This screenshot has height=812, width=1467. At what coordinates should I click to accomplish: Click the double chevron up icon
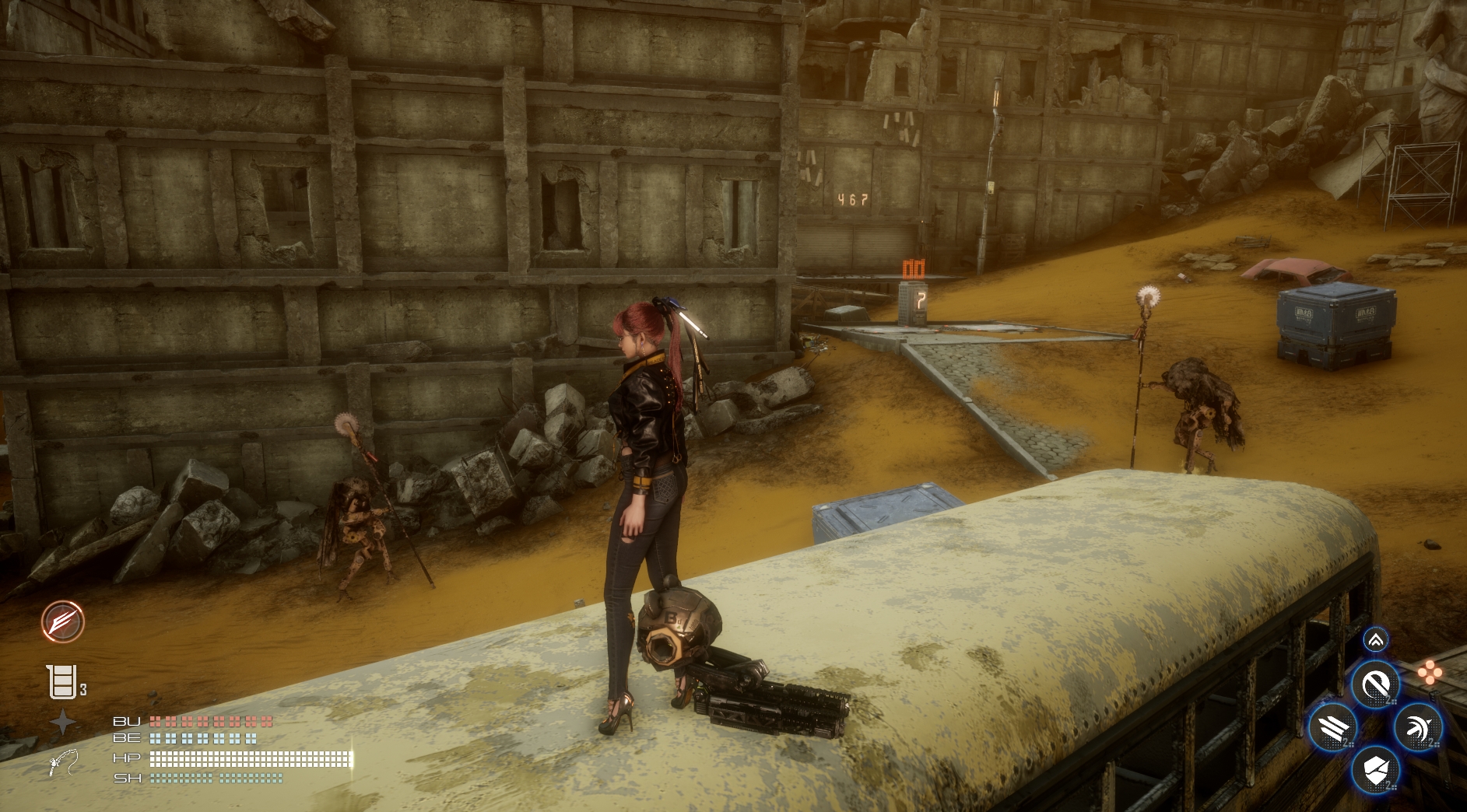pos(1375,640)
